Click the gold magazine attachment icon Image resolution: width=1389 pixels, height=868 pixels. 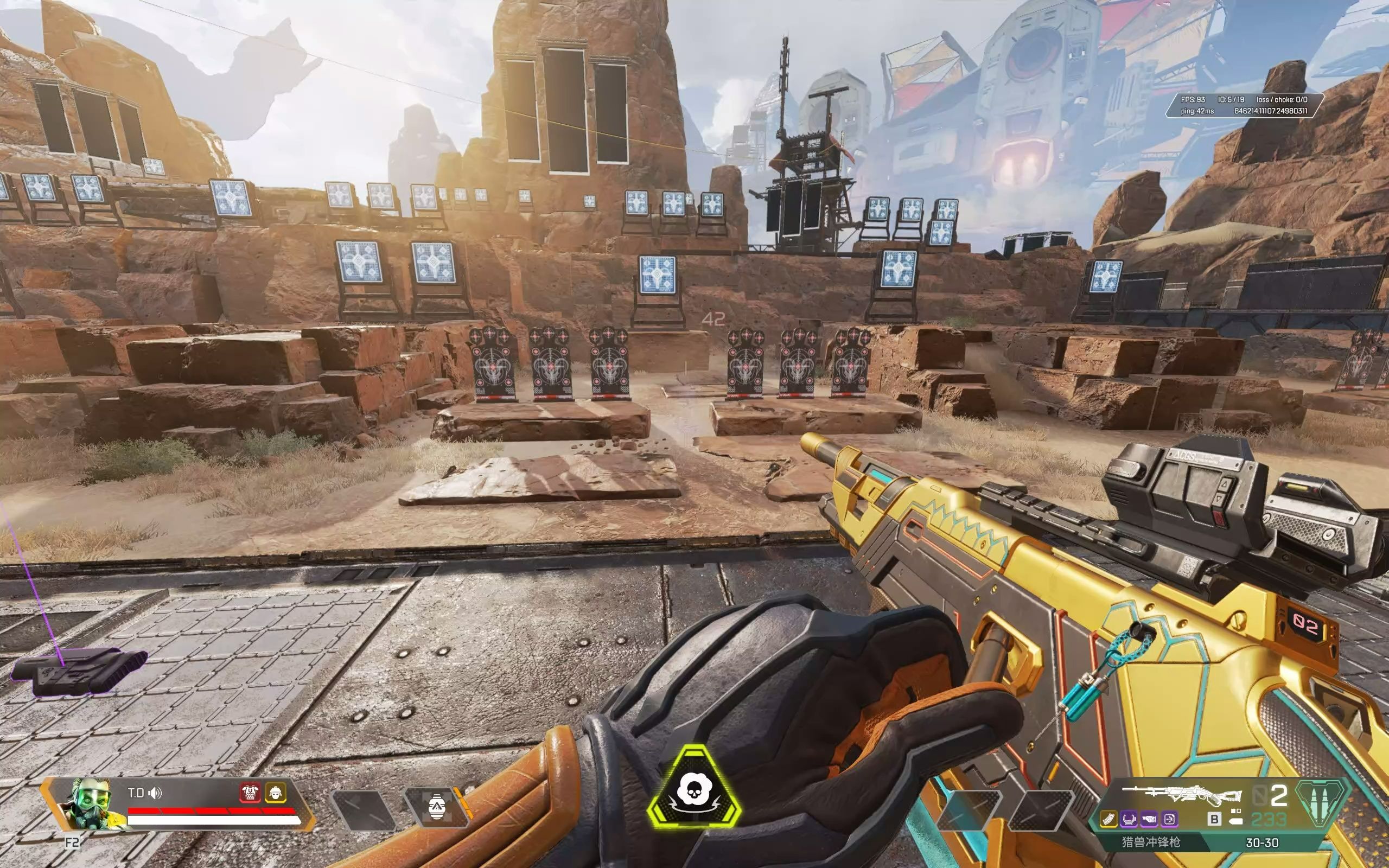point(1108,819)
